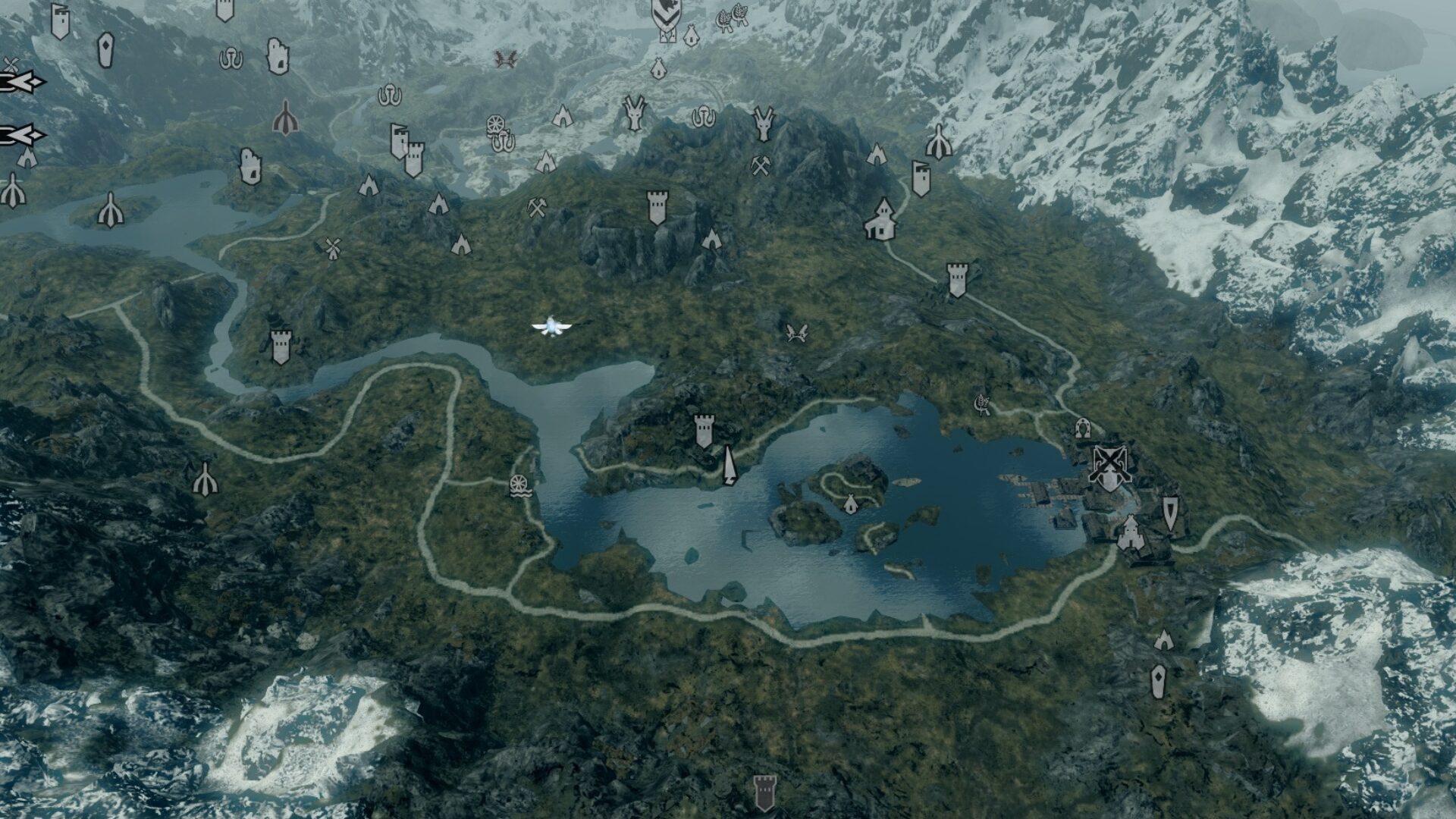Screen dimensions: 1456x819
Task: Select the house settlement marker on the road
Action: click(x=881, y=218)
